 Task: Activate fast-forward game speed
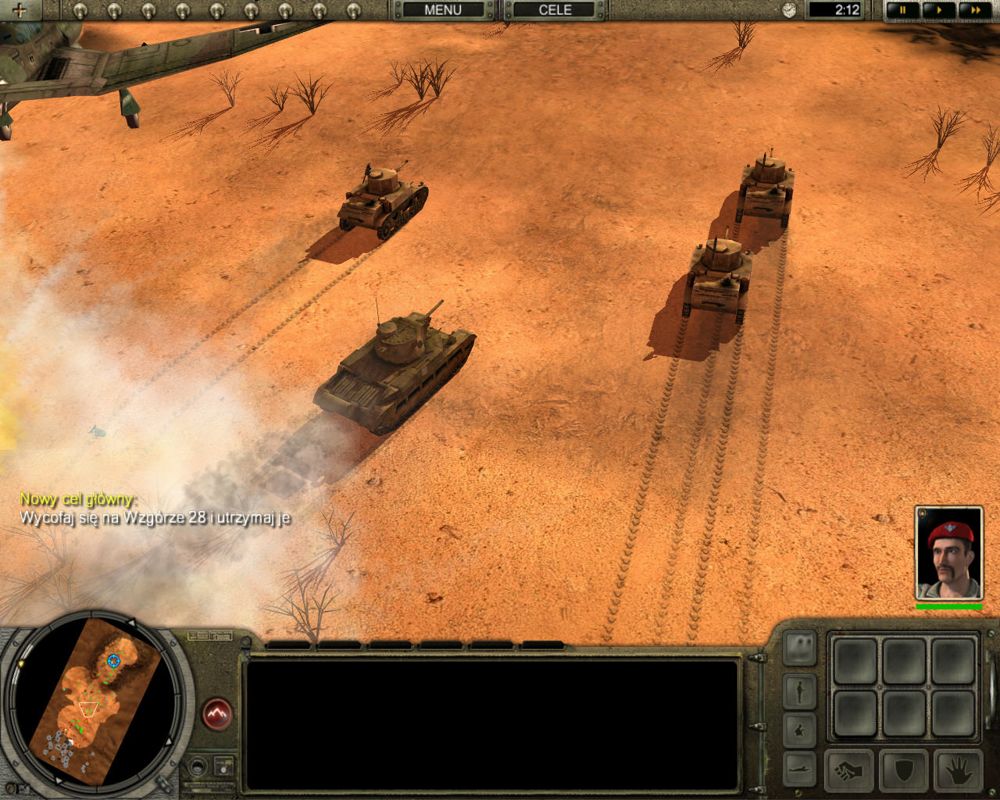972,10
